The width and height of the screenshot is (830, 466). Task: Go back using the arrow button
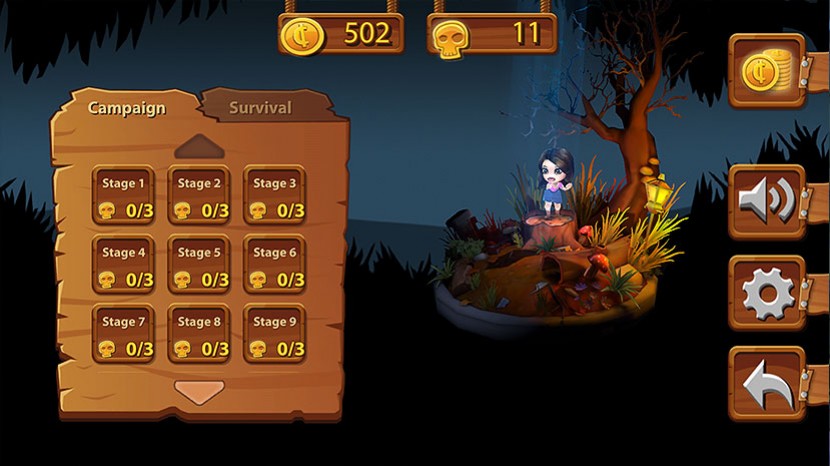tap(767, 383)
